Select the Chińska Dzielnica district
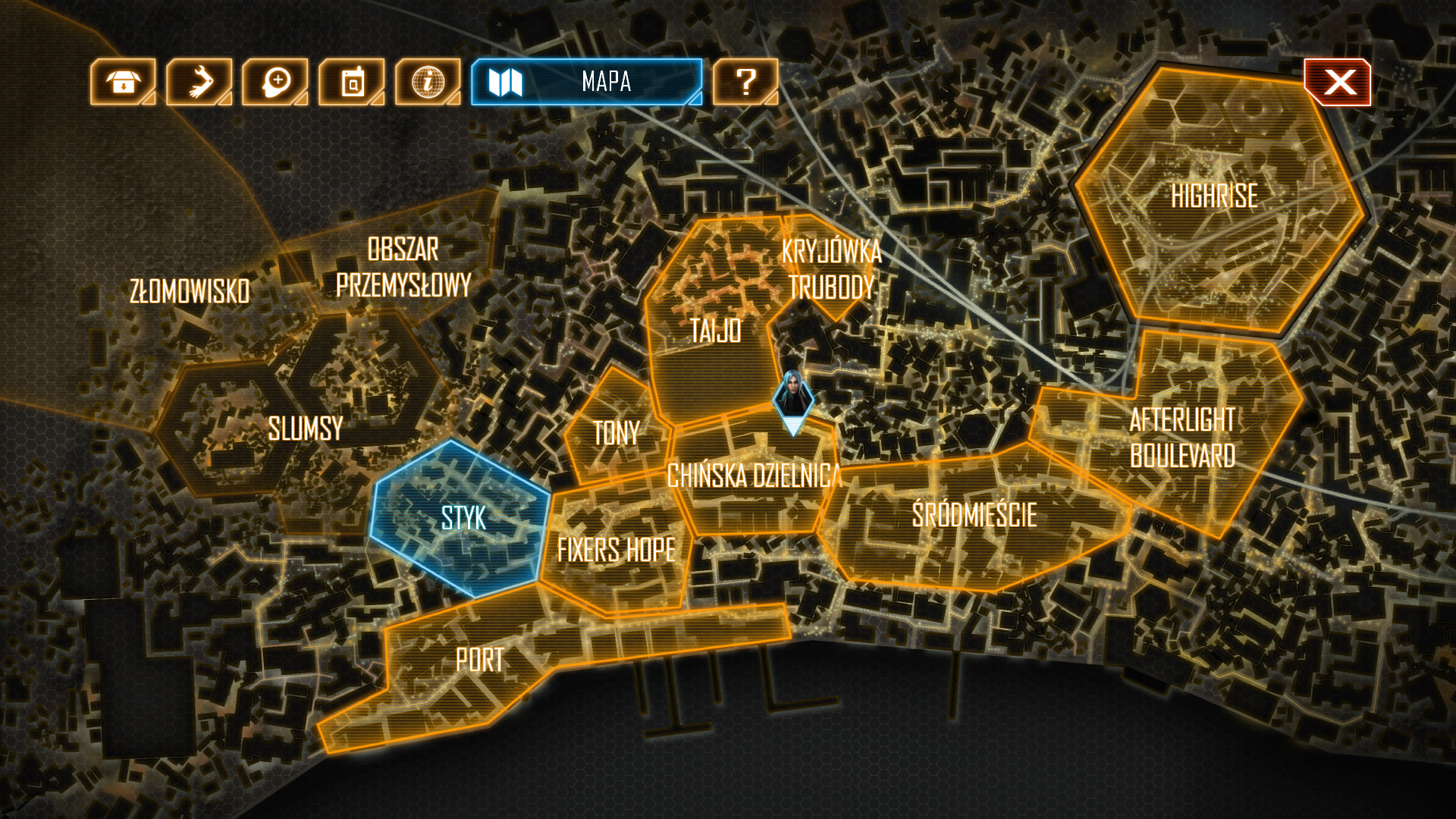Screen dimensions: 1456x819 point(753,476)
